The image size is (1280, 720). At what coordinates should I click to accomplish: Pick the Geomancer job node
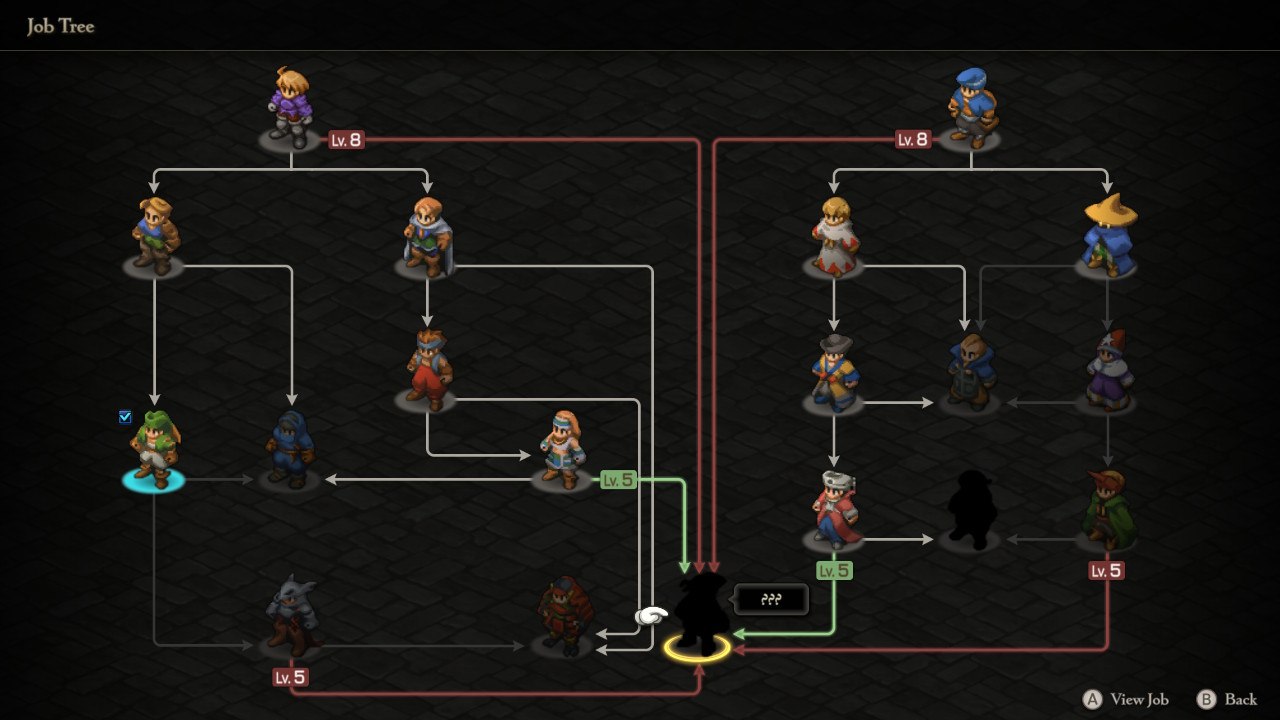[x=563, y=452]
